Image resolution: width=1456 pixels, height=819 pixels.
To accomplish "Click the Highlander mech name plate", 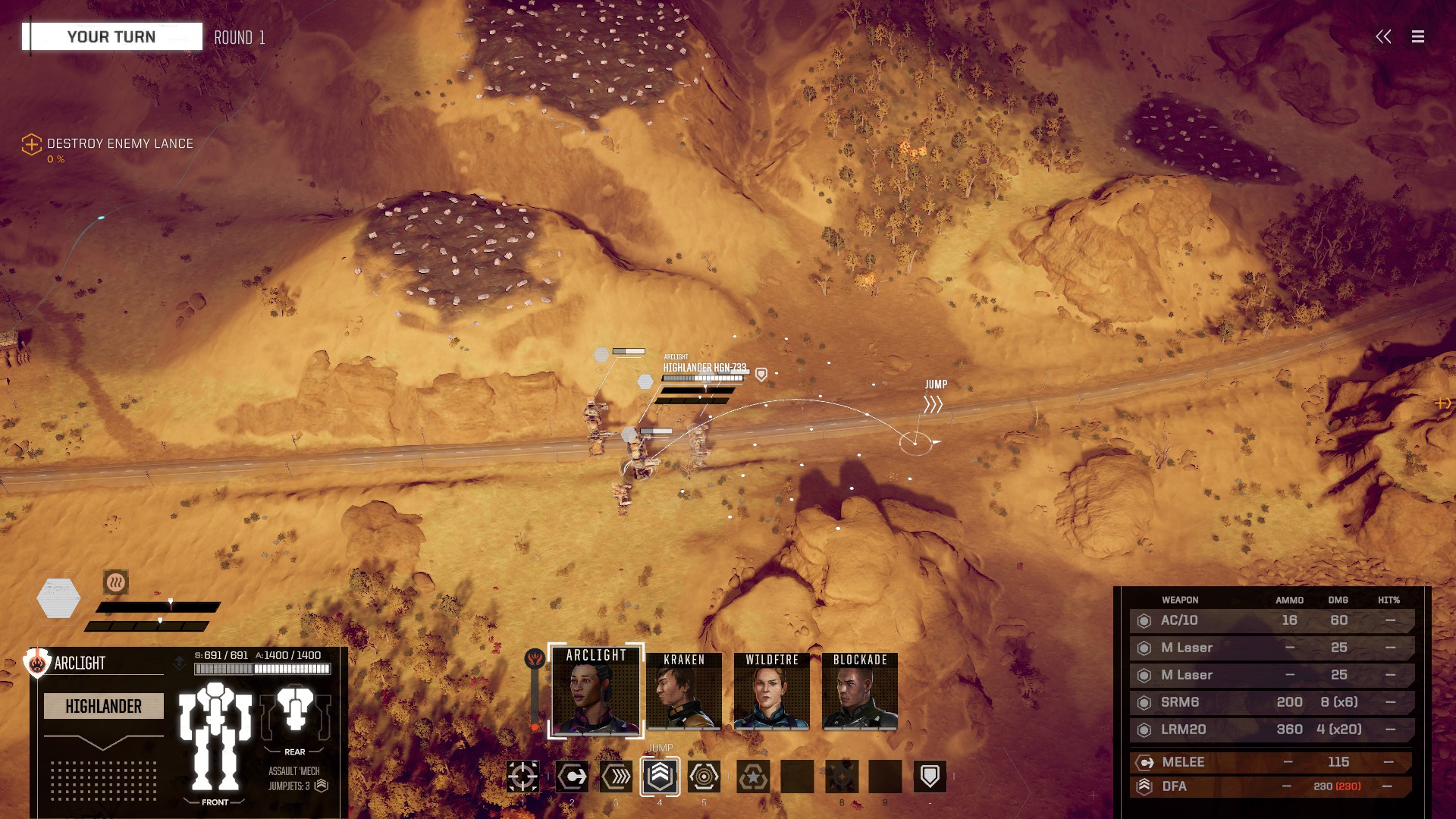I will point(104,706).
